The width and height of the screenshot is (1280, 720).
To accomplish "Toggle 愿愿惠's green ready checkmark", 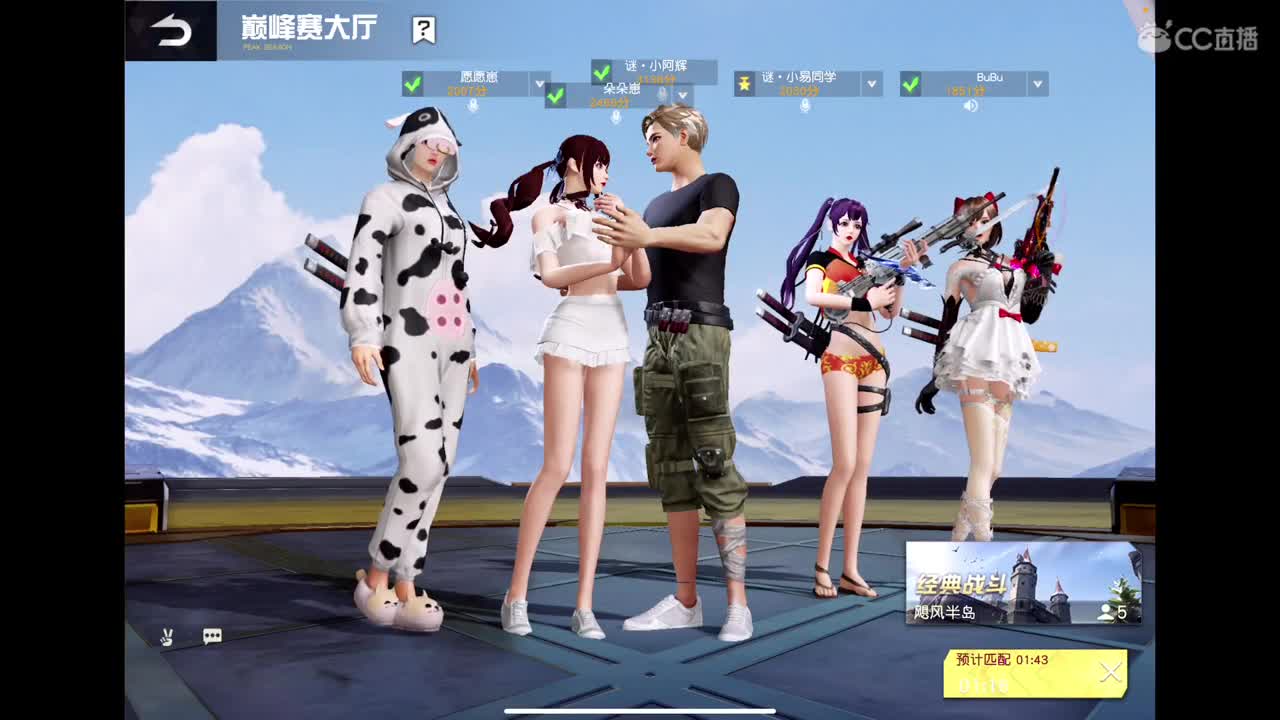I will [412, 86].
